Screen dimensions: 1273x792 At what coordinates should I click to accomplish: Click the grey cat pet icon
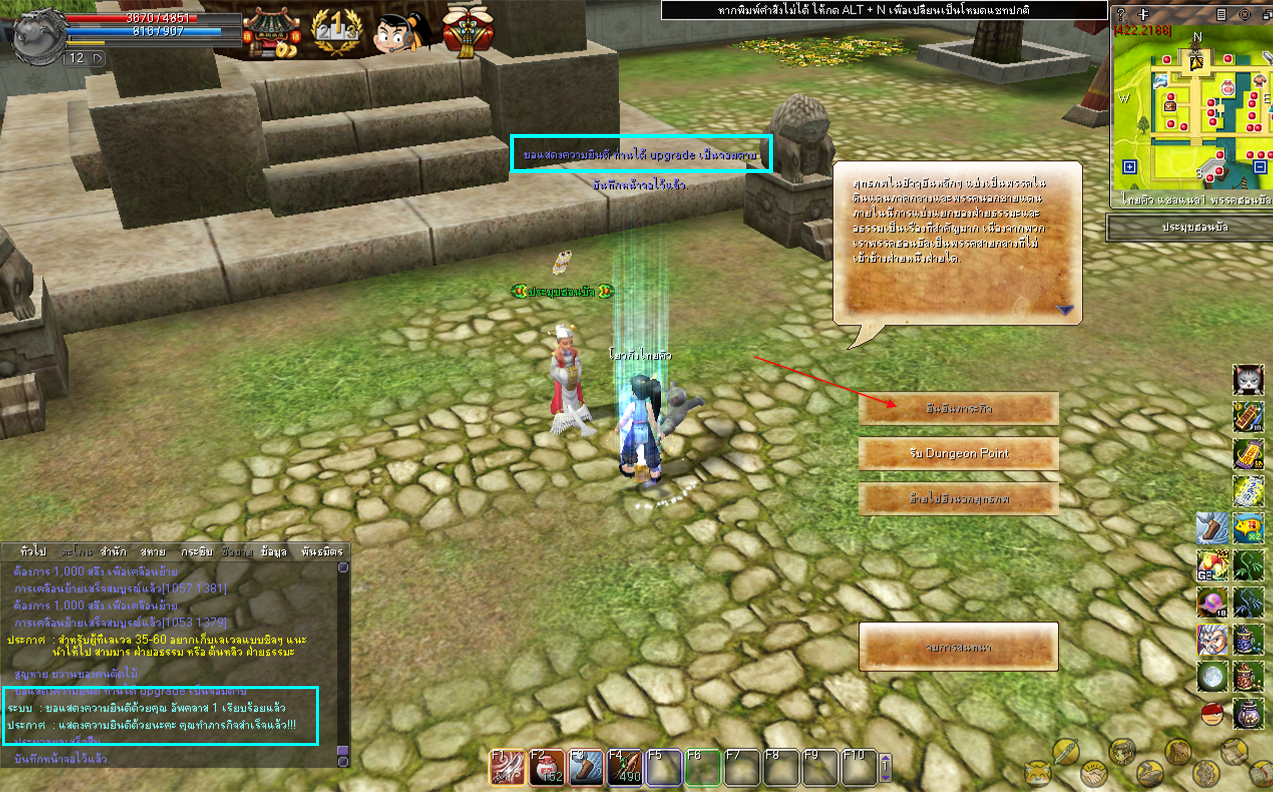coord(1248,381)
